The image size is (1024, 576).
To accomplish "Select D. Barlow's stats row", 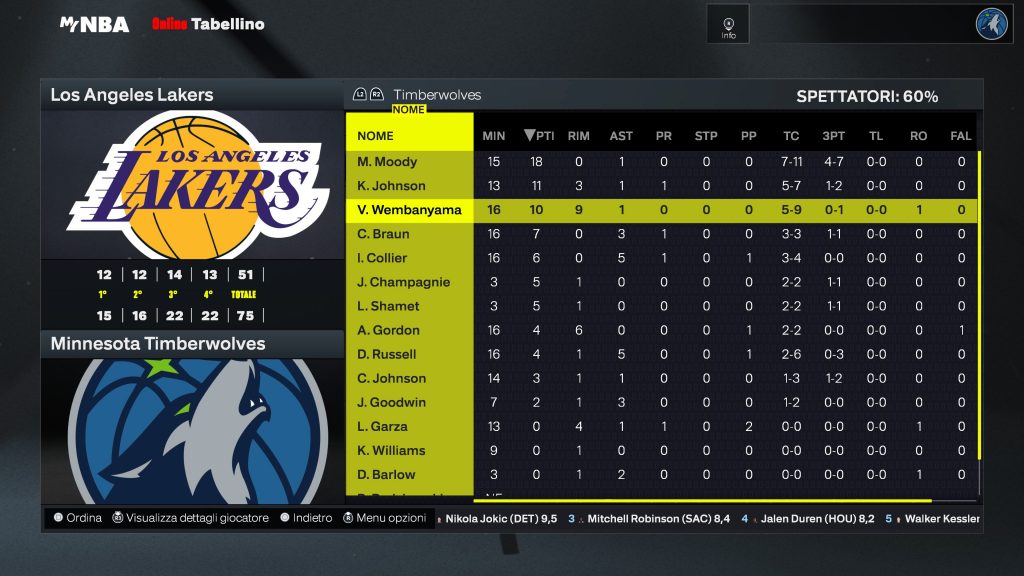I will tap(387, 474).
